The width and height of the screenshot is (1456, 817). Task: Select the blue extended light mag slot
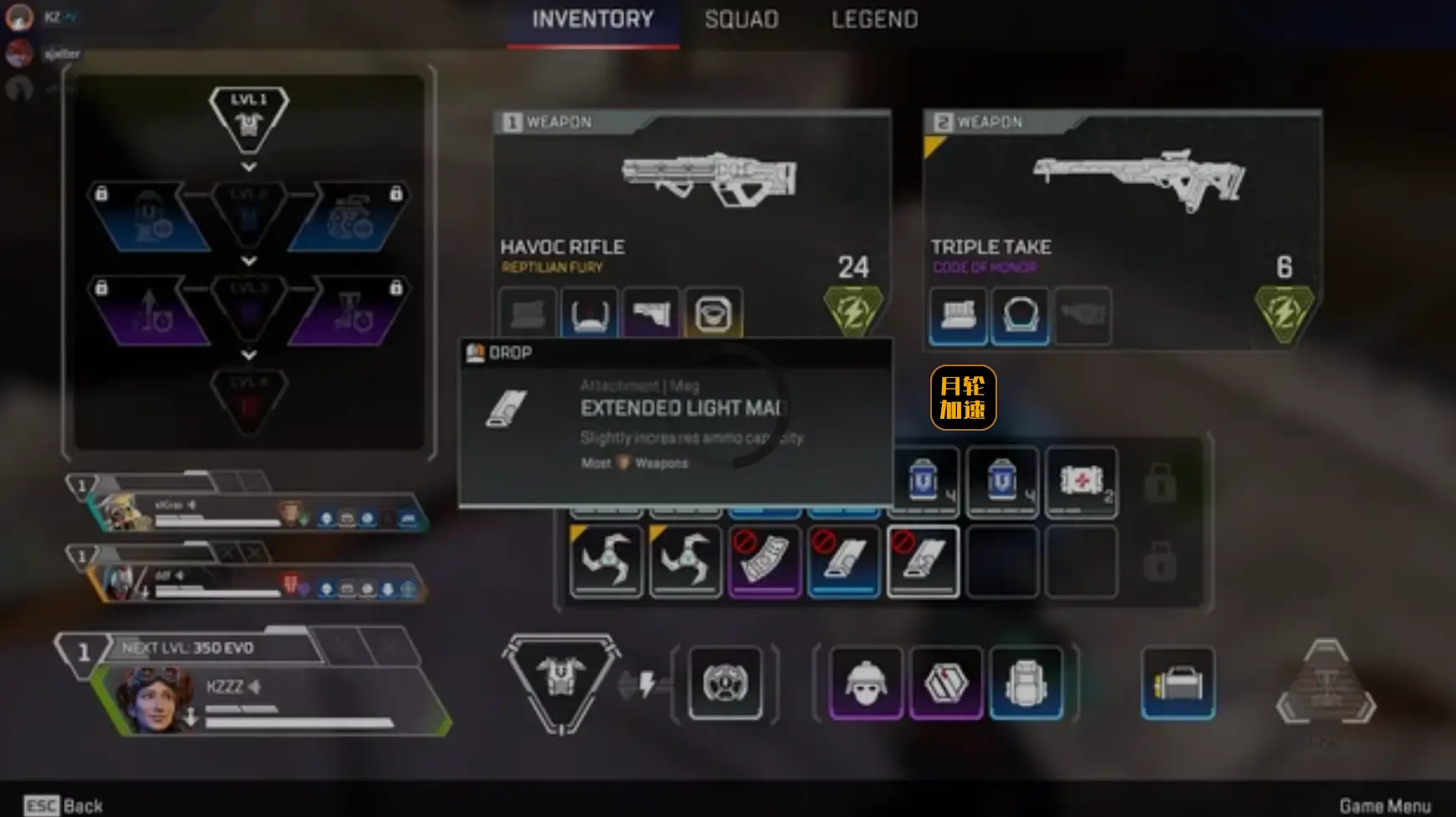(x=843, y=561)
